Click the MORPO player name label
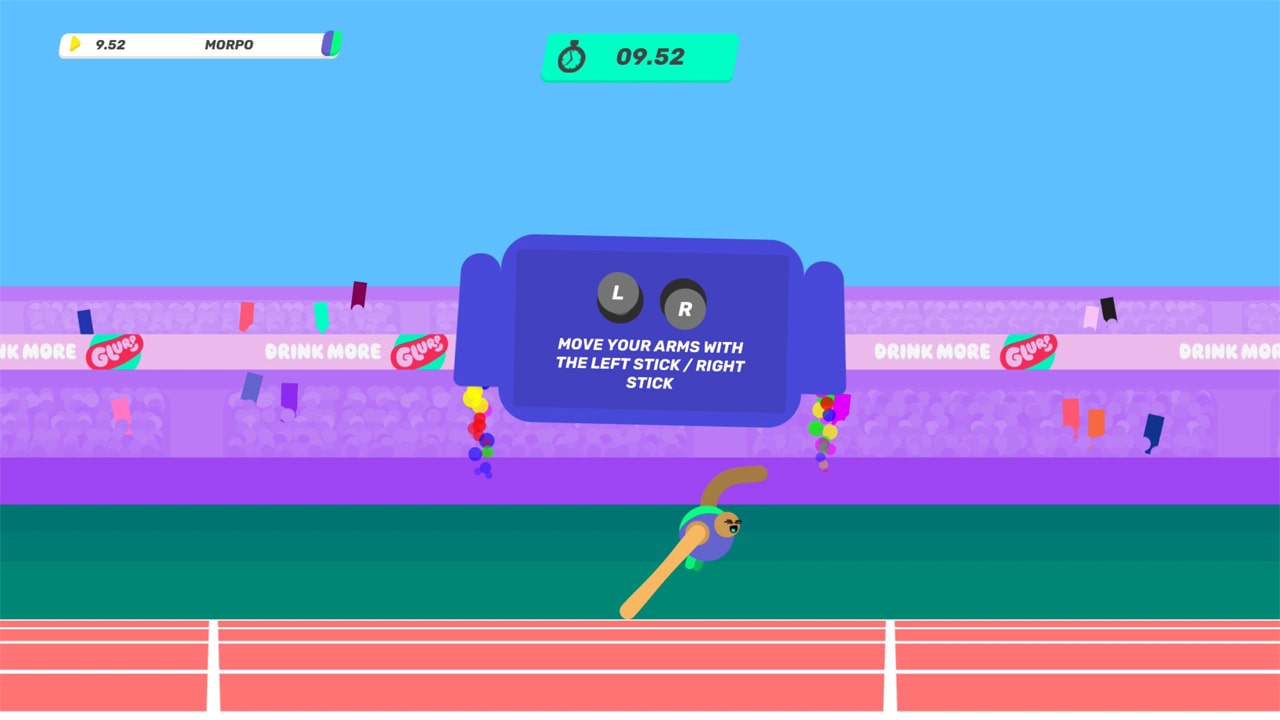This screenshot has height=720, width=1280. (228, 45)
